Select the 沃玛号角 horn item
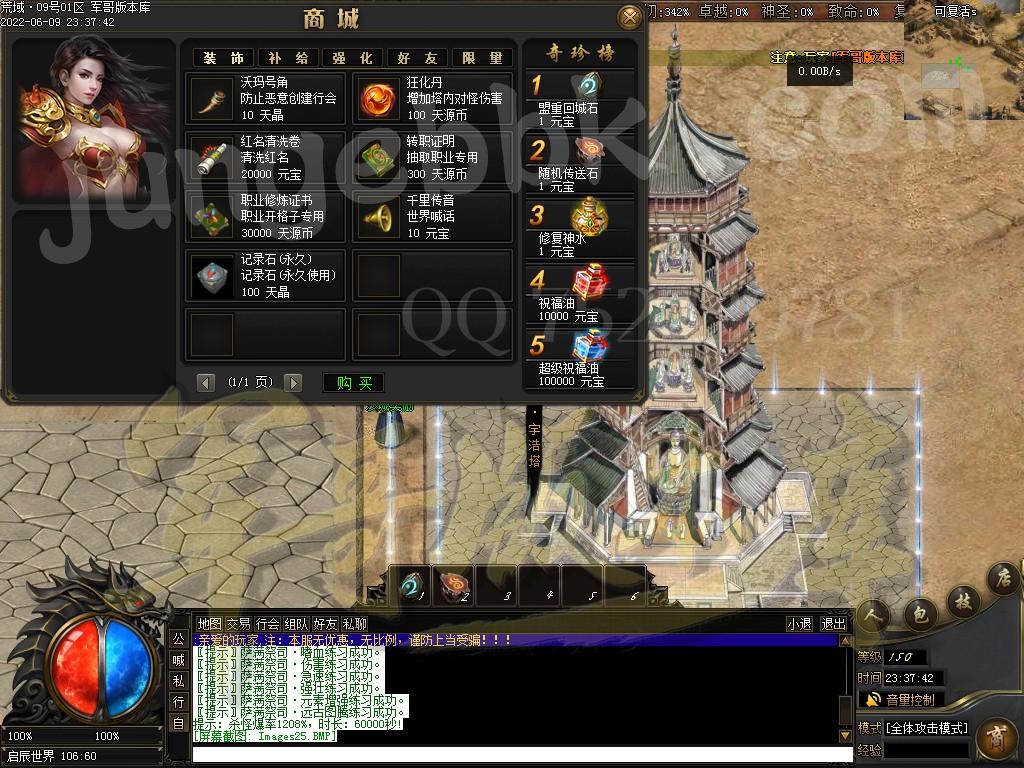This screenshot has width=1024, height=768. [x=265, y=98]
